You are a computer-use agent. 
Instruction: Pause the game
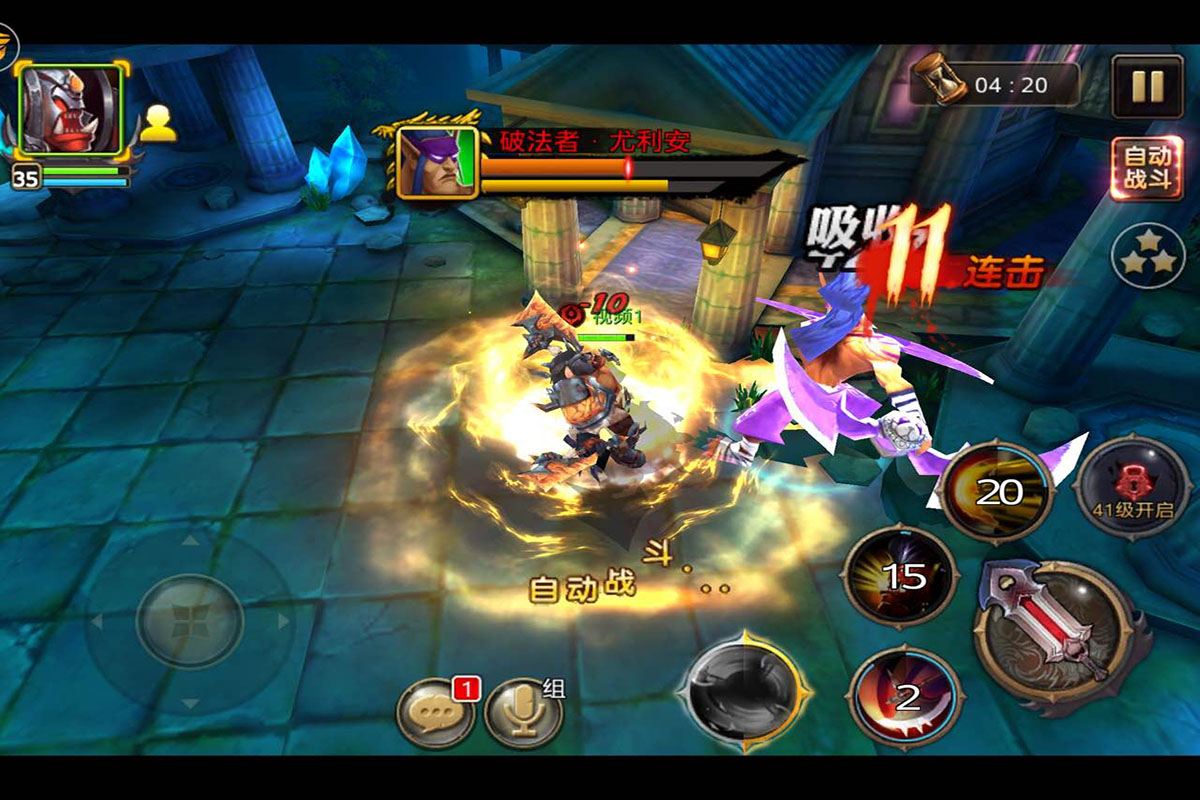[1147, 87]
